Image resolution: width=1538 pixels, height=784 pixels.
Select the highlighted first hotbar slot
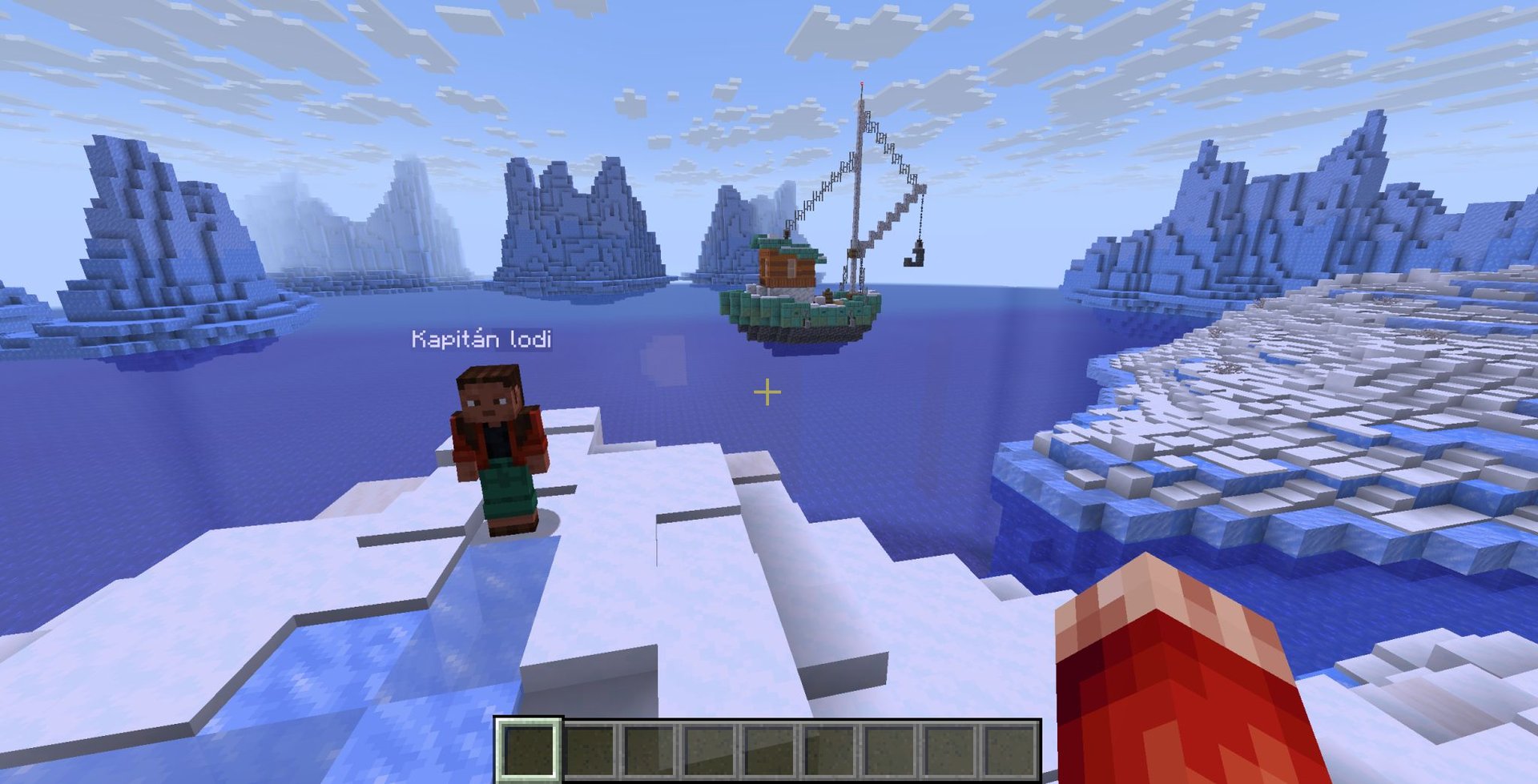529,749
